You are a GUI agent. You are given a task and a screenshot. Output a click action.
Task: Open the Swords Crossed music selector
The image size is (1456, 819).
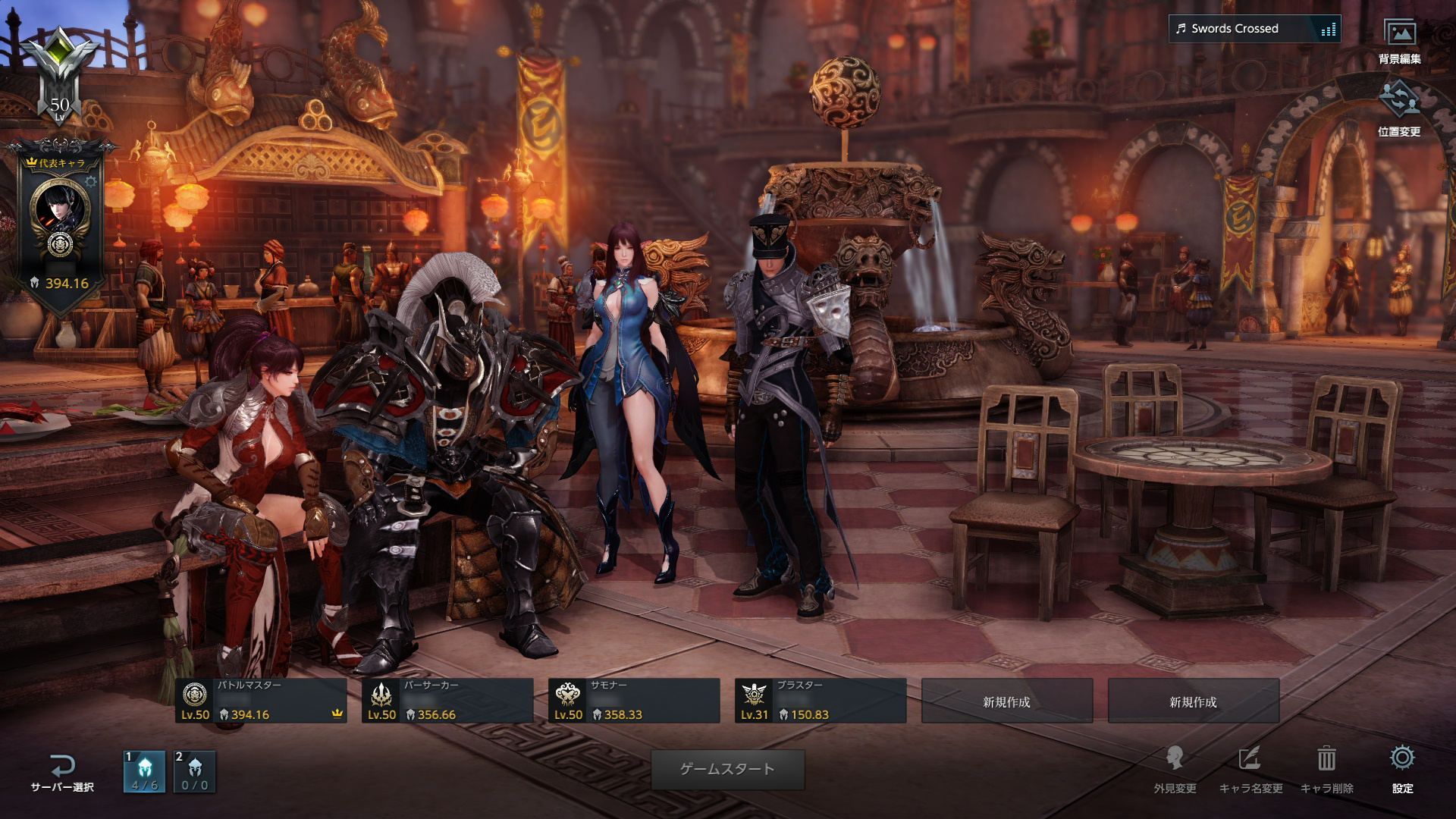pyautogui.click(x=1254, y=29)
